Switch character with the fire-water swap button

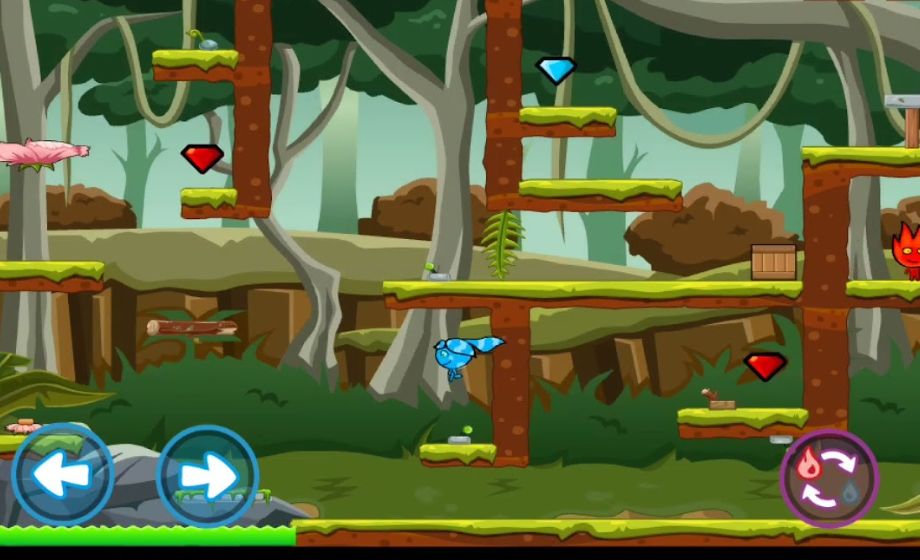(x=828, y=478)
